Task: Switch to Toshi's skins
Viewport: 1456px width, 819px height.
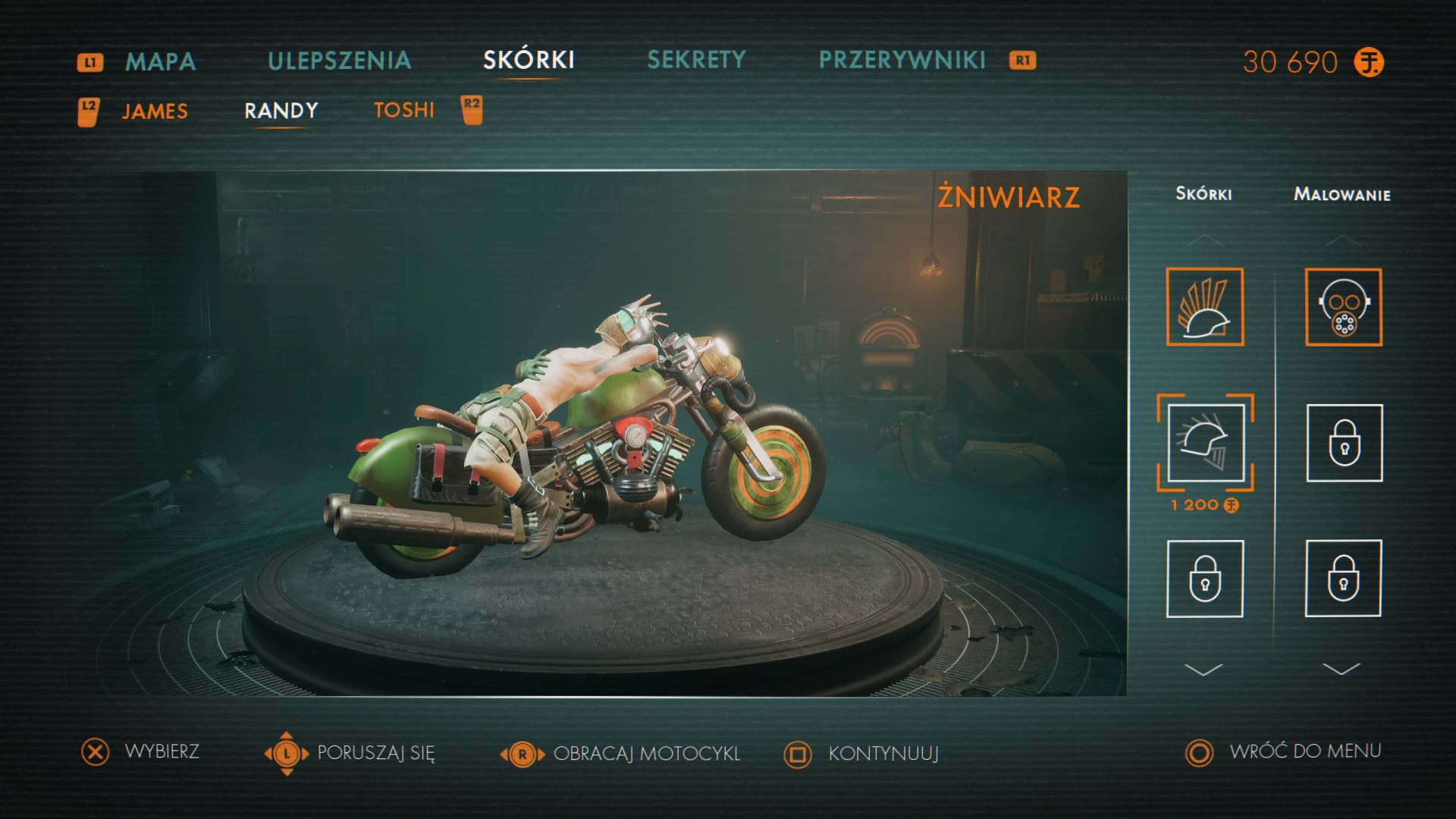Action: coord(404,111)
